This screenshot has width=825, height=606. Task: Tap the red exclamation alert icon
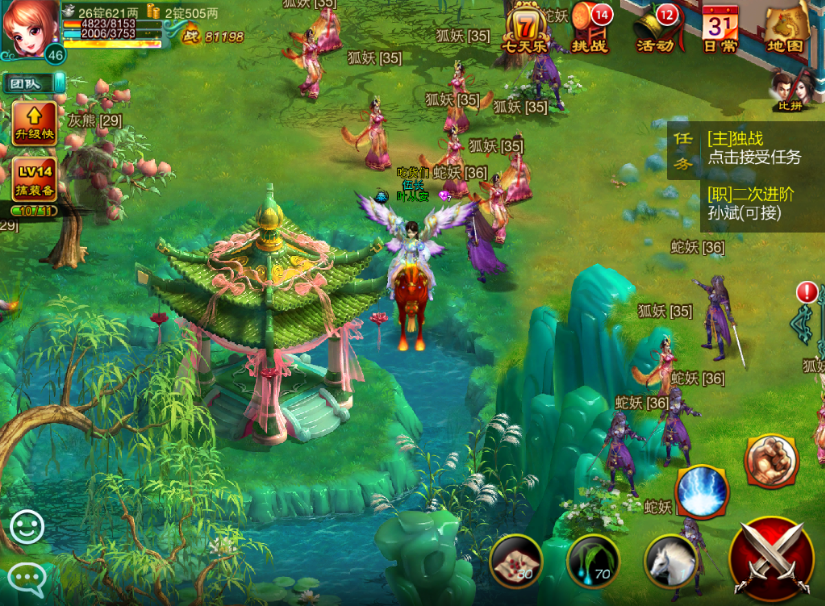[807, 293]
